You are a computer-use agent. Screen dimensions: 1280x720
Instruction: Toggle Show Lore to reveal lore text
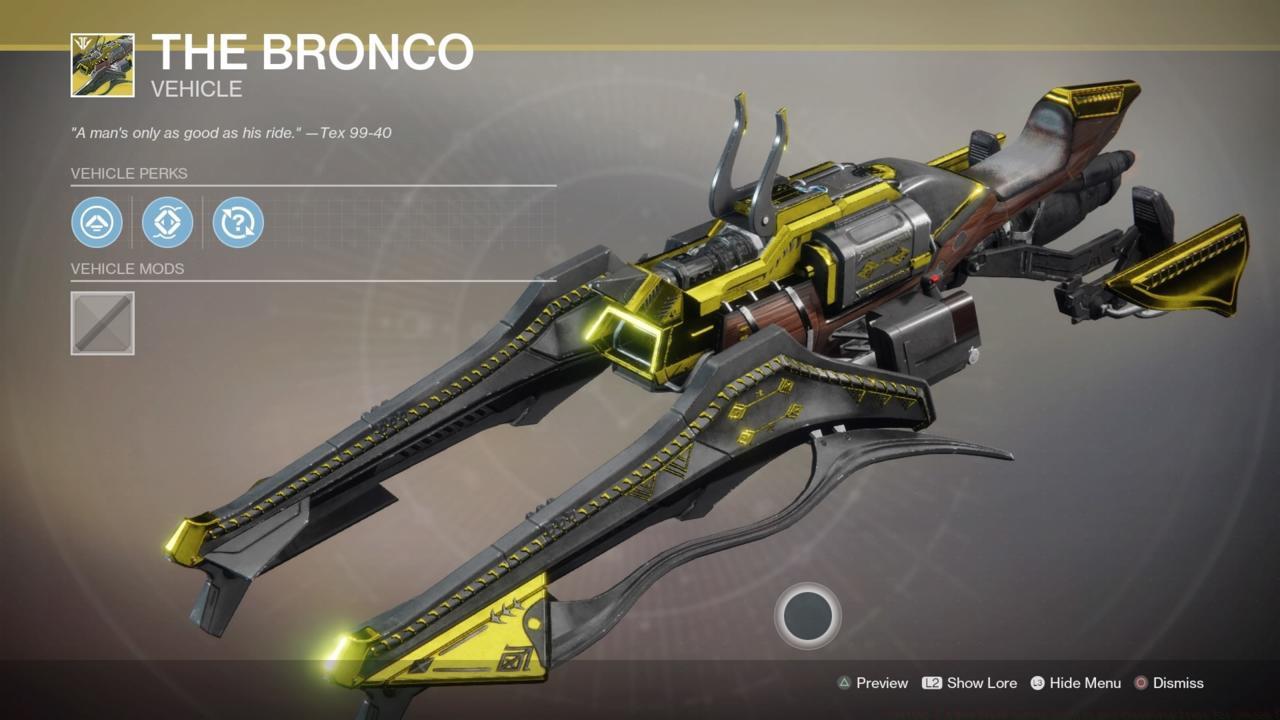984,683
